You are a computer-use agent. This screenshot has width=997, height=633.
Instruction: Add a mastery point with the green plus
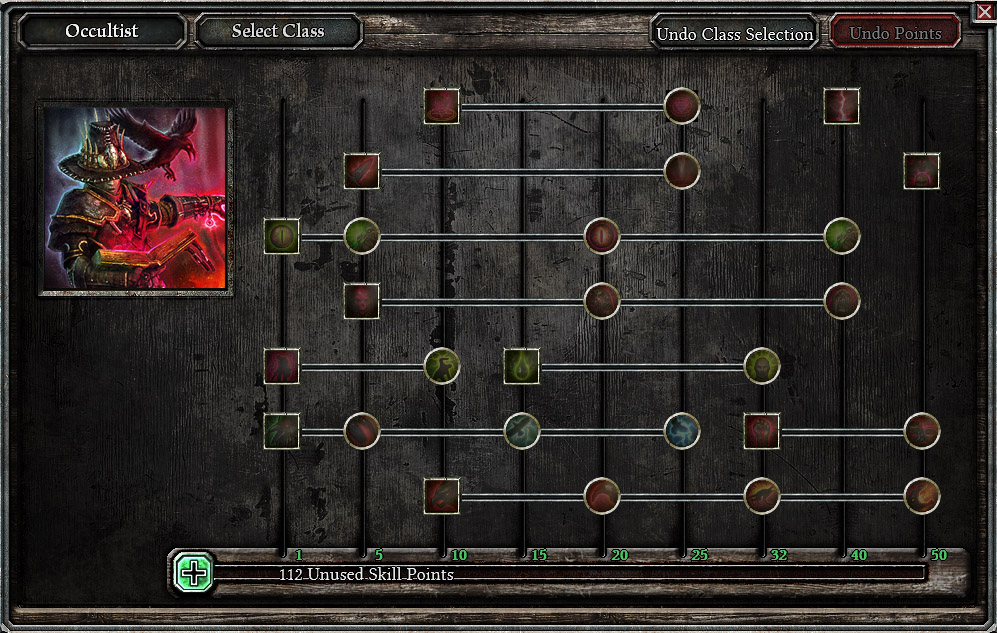coord(193,572)
